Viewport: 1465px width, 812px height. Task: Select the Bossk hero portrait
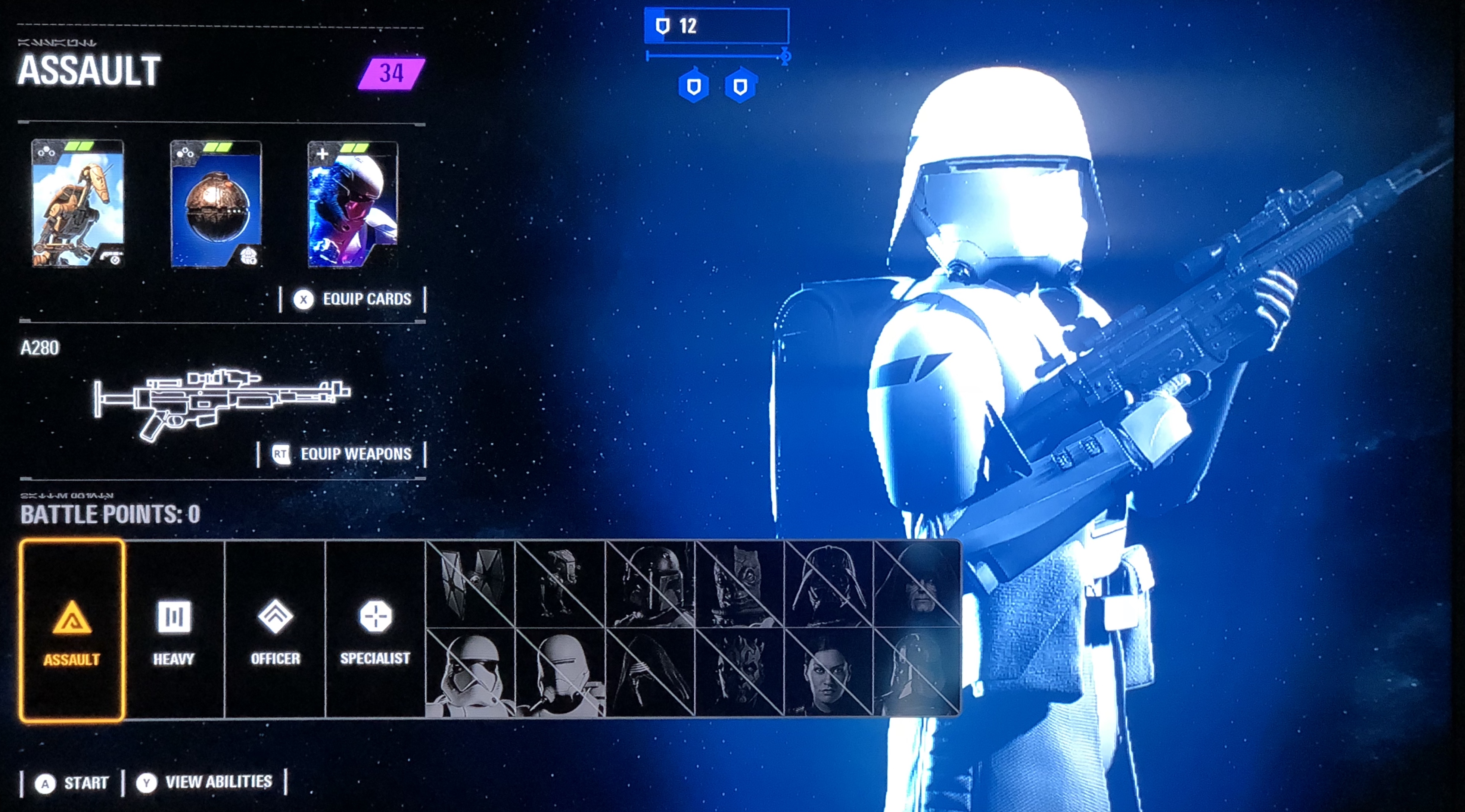739,584
